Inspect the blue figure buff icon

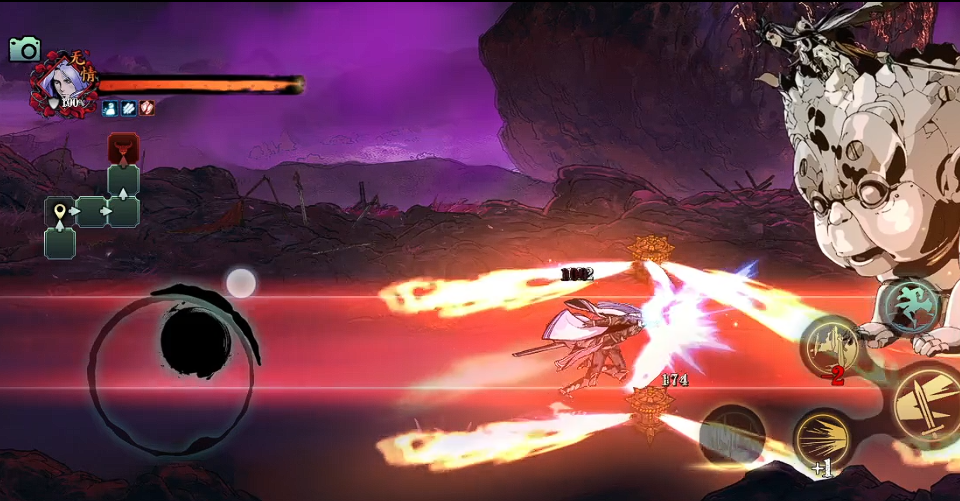109,108
